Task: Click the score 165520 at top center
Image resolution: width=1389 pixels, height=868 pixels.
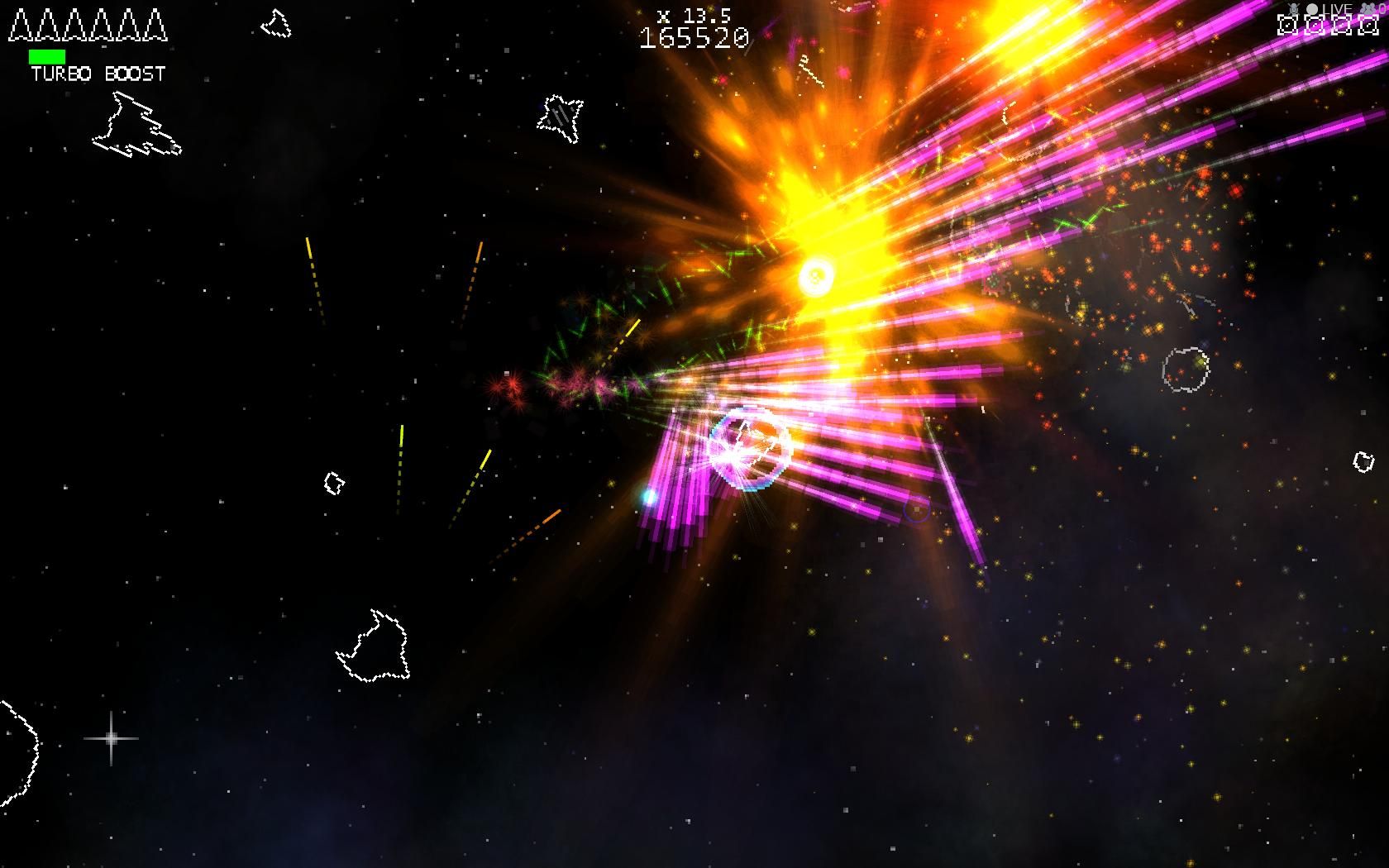Action: click(693, 36)
